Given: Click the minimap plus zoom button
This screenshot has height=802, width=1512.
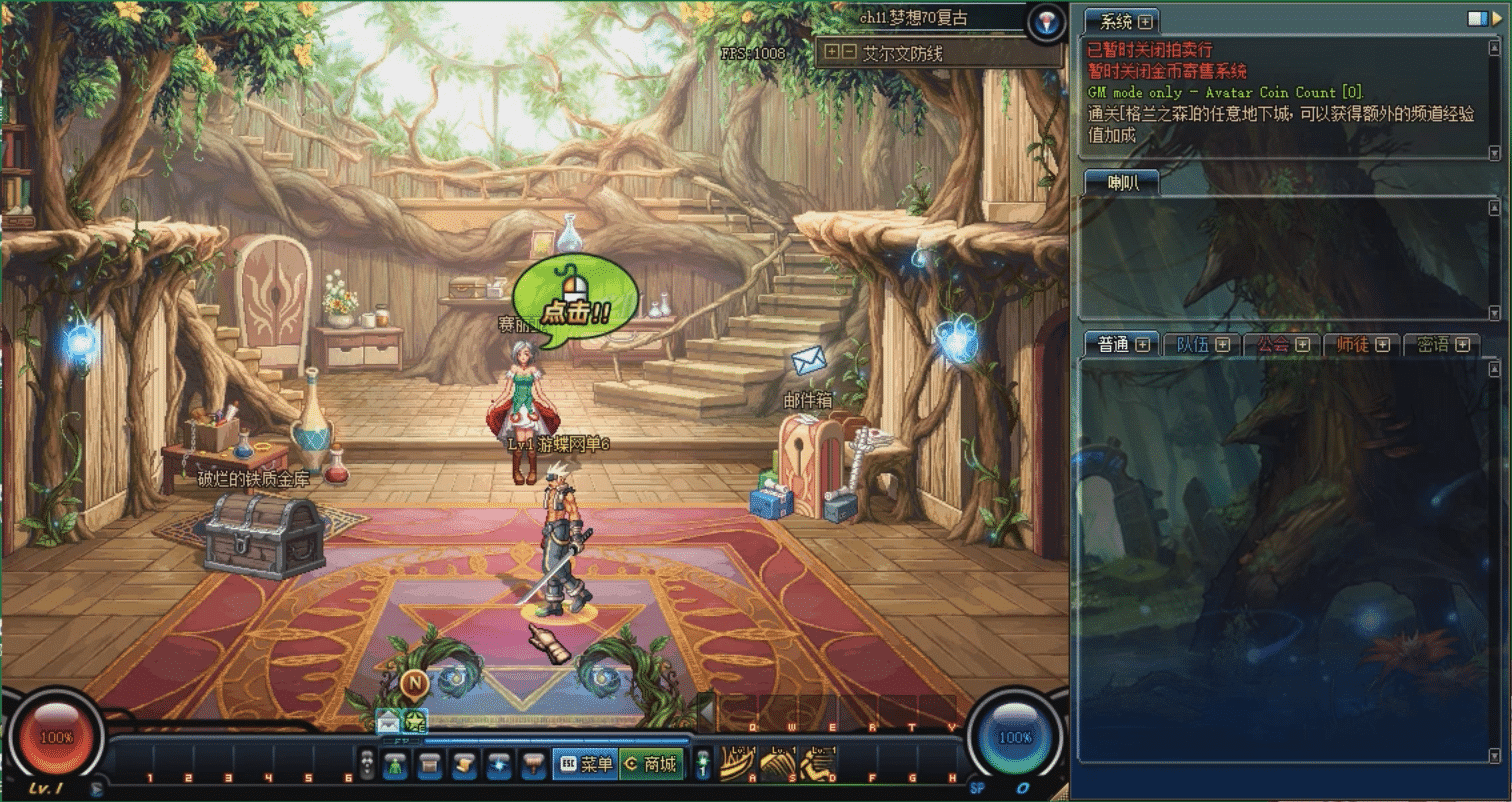Looking at the screenshot, I should [832, 51].
